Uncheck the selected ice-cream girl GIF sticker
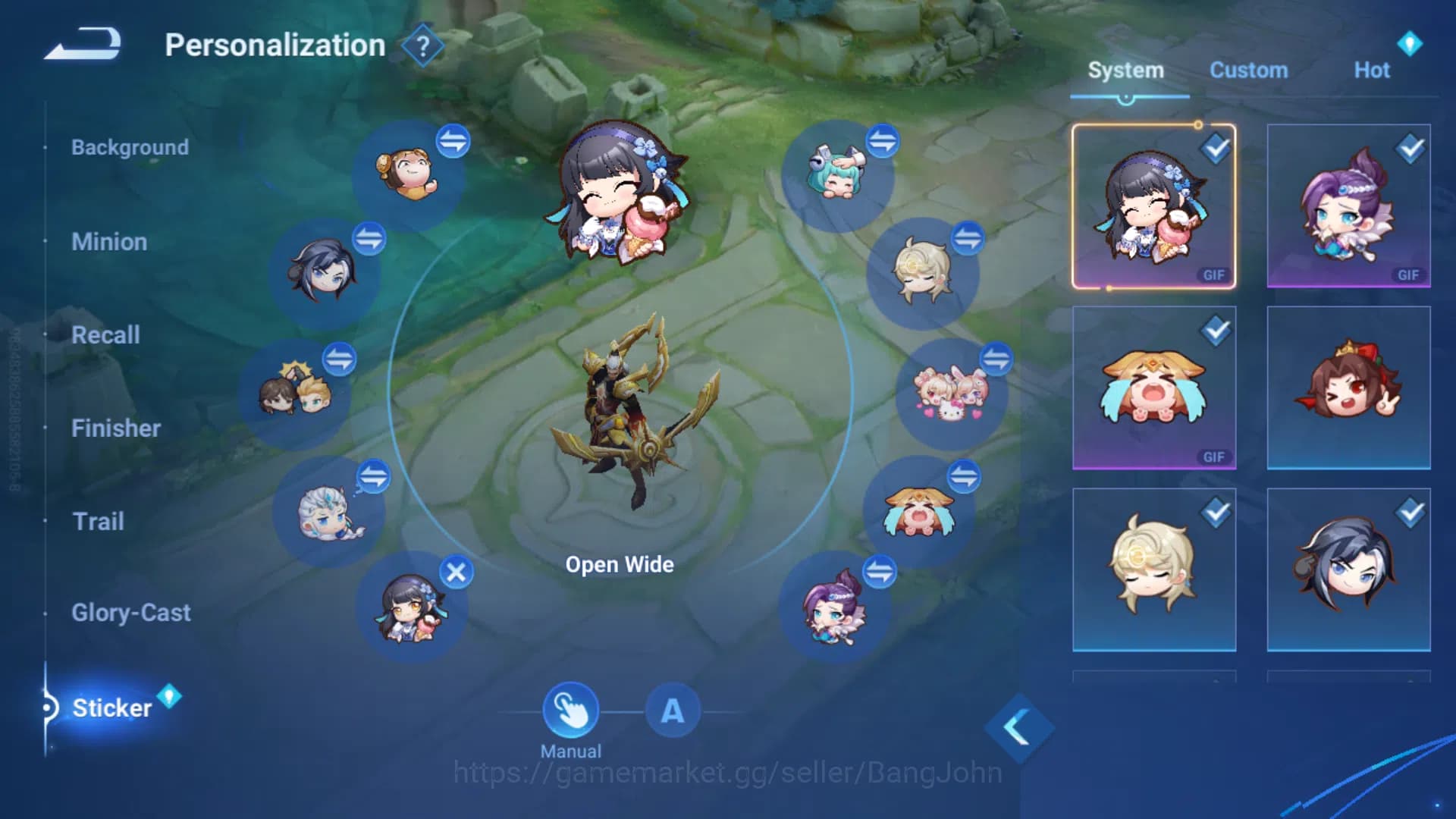This screenshot has height=819, width=1456. point(1215,150)
